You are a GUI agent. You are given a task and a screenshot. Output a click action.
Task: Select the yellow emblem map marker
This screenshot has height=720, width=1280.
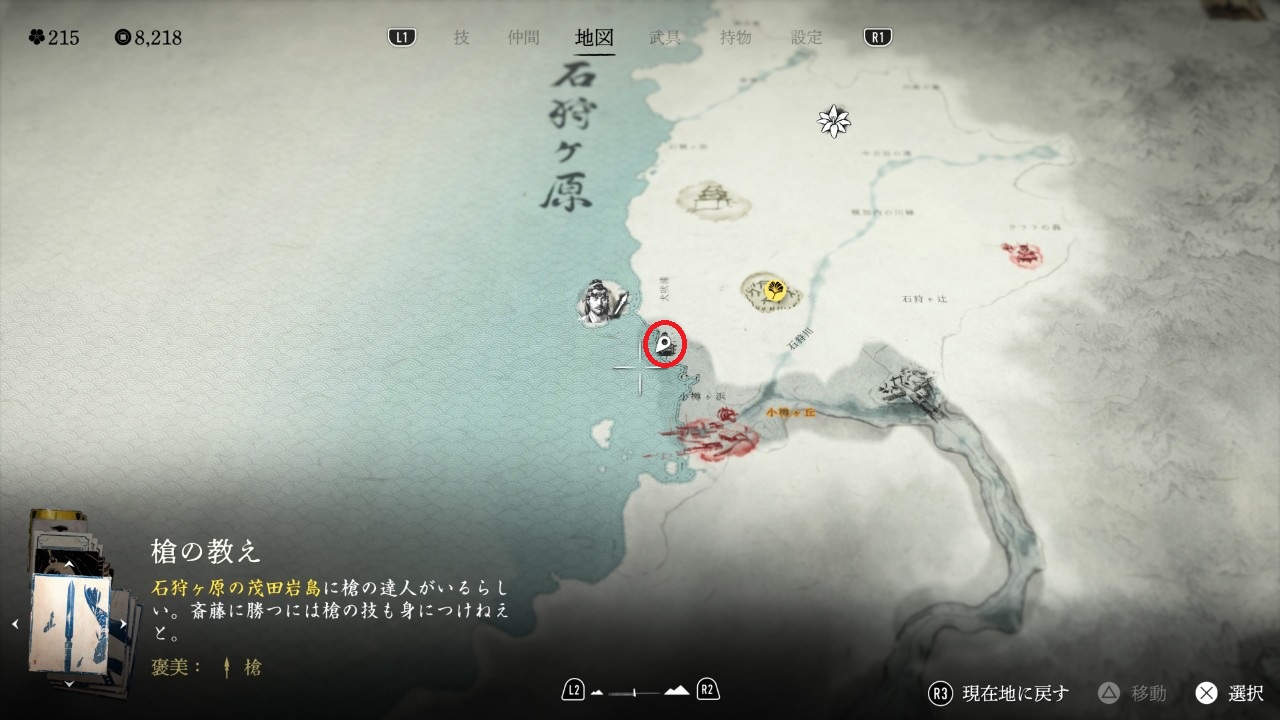[x=774, y=291]
